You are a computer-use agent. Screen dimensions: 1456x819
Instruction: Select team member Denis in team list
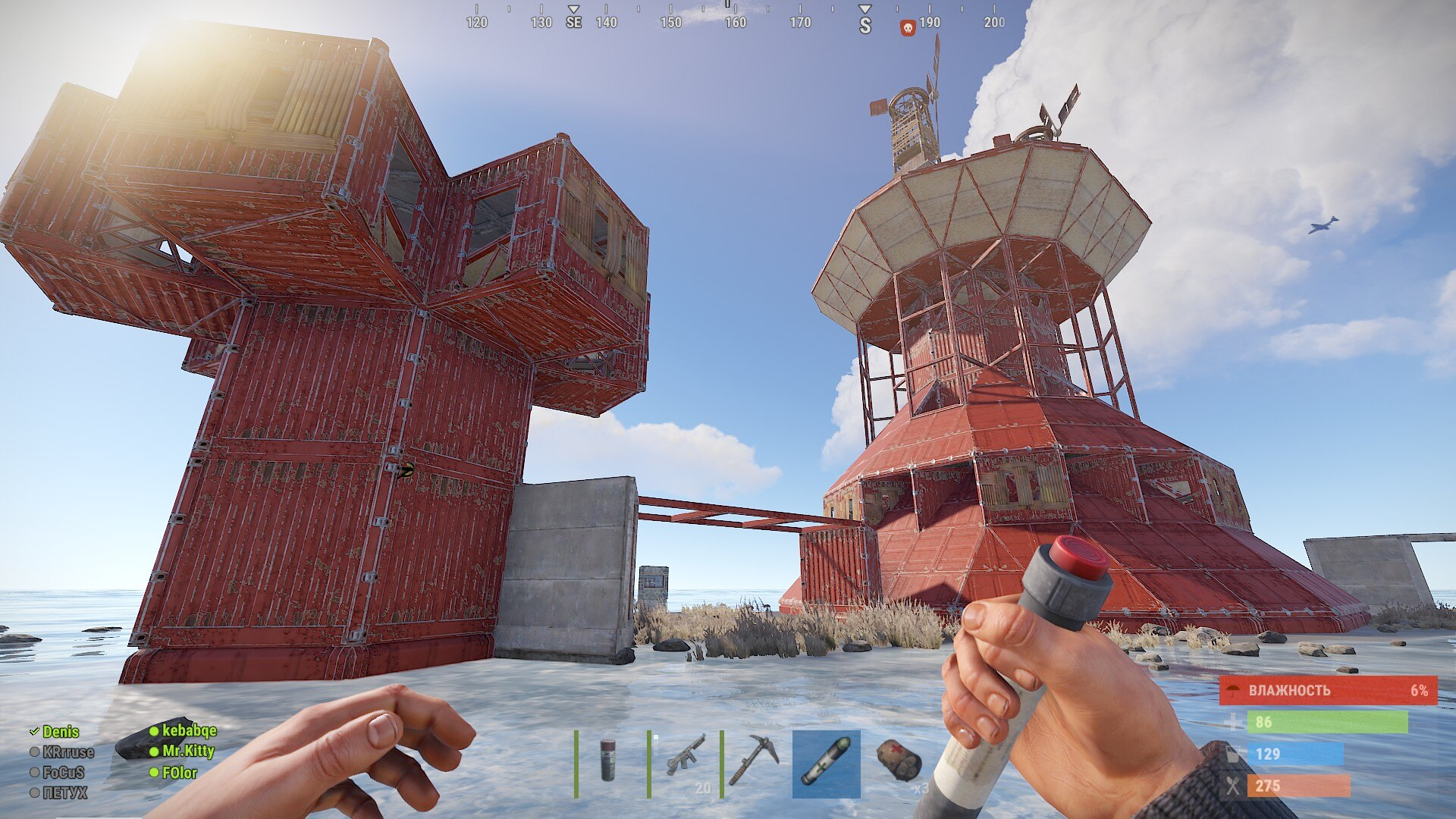point(60,732)
